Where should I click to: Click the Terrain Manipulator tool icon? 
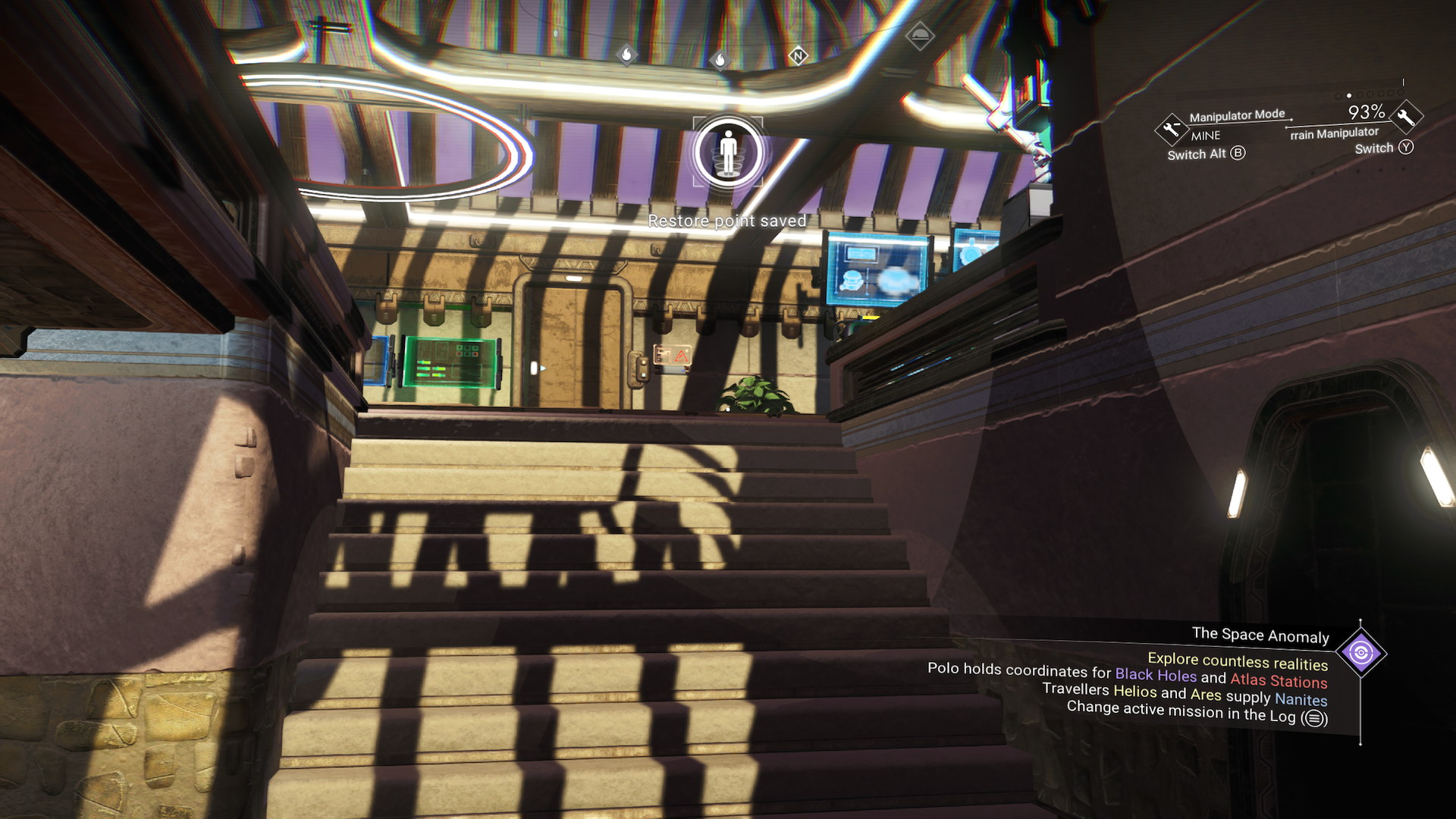1406,116
